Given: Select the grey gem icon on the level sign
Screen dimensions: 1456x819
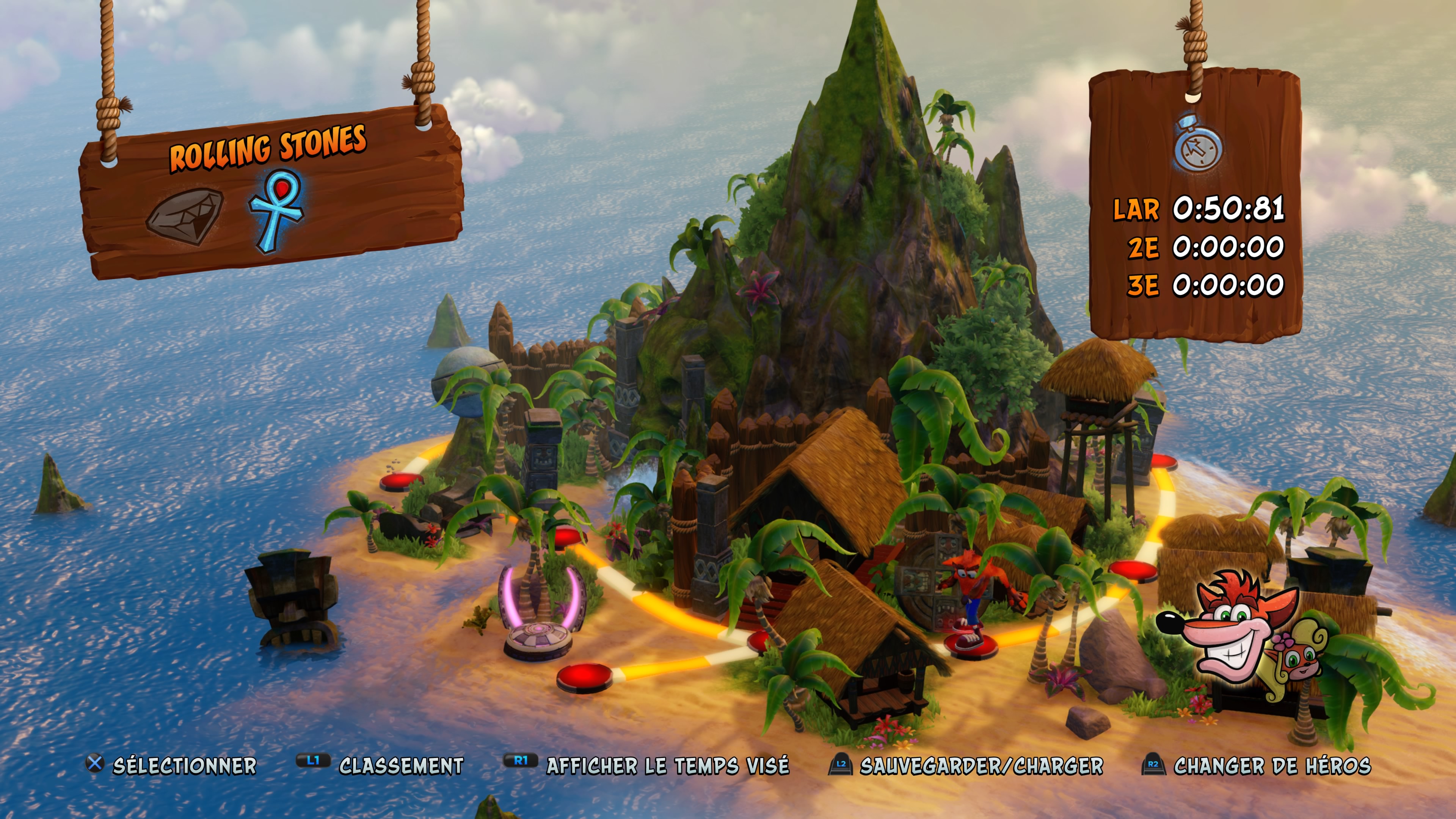Looking at the screenshot, I should pos(185,217).
